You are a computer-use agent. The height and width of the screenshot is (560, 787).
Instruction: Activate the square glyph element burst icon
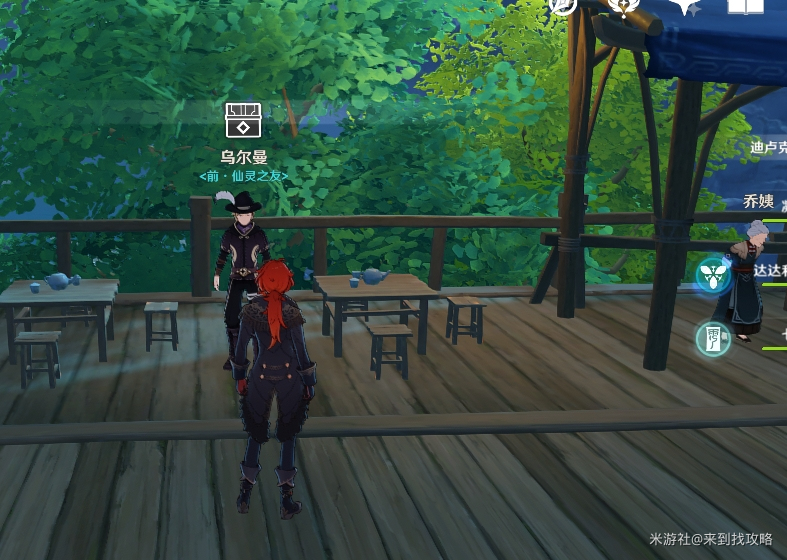point(714,338)
